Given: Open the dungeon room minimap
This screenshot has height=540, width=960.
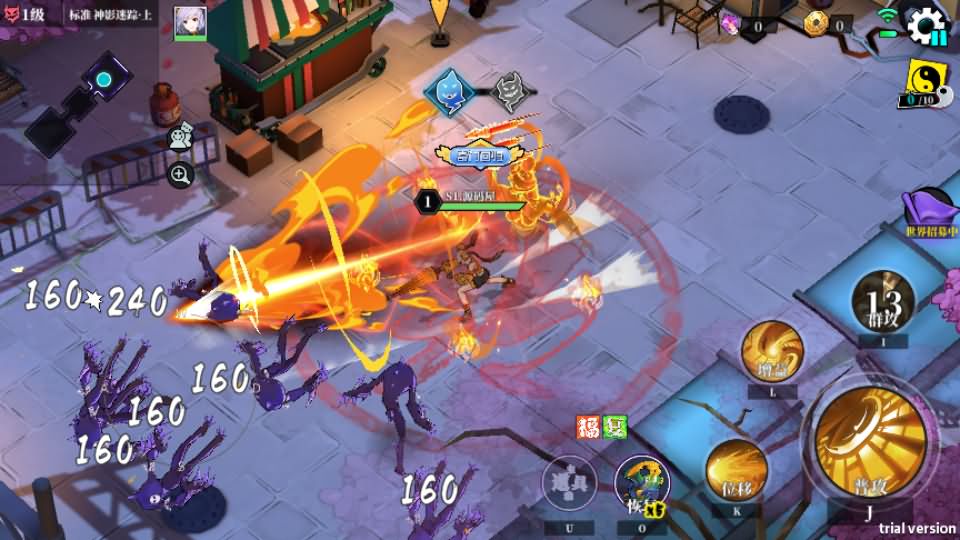Looking at the screenshot, I should tap(75, 98).
